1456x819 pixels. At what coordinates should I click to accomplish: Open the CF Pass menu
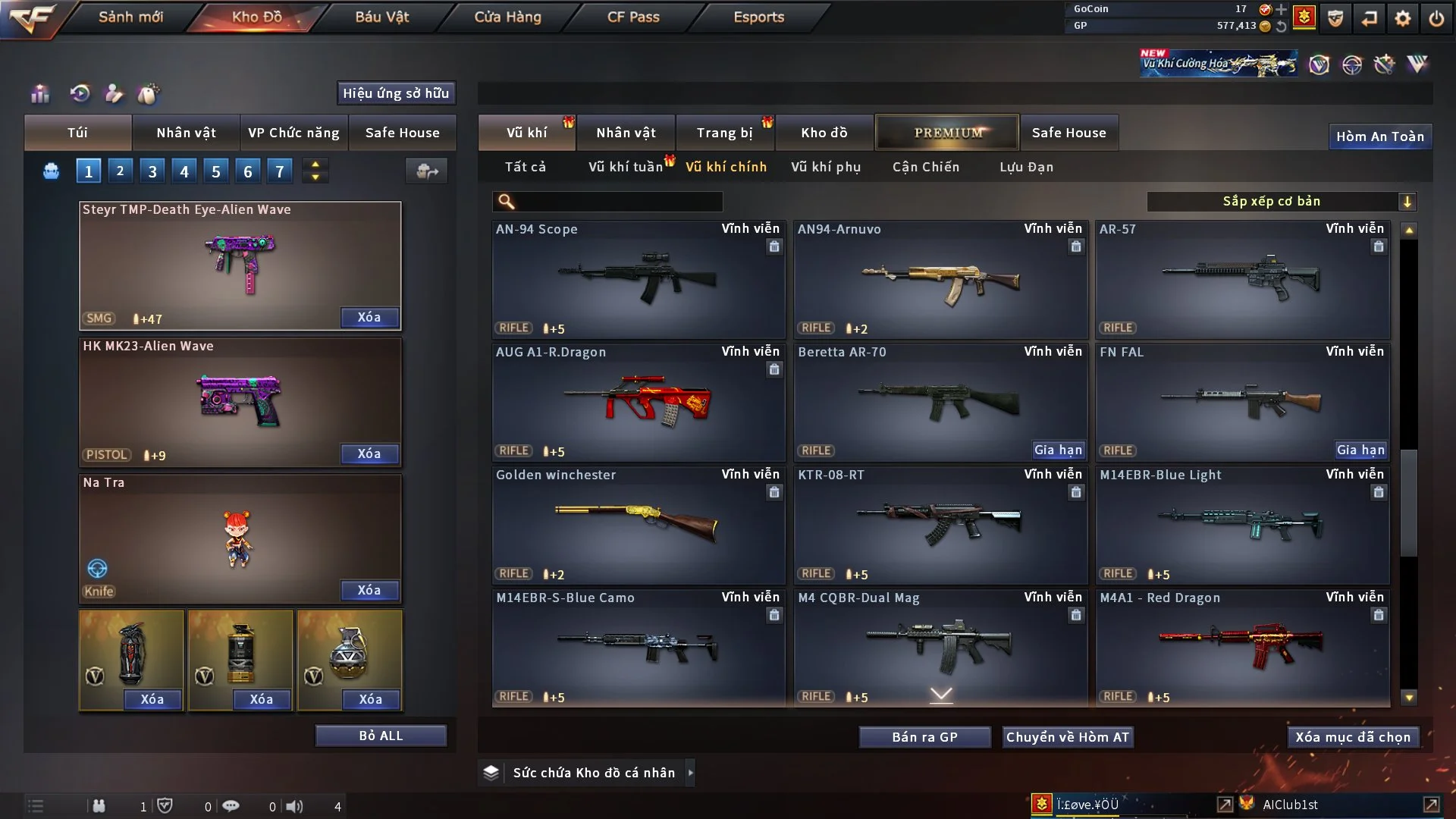(633, 17)
